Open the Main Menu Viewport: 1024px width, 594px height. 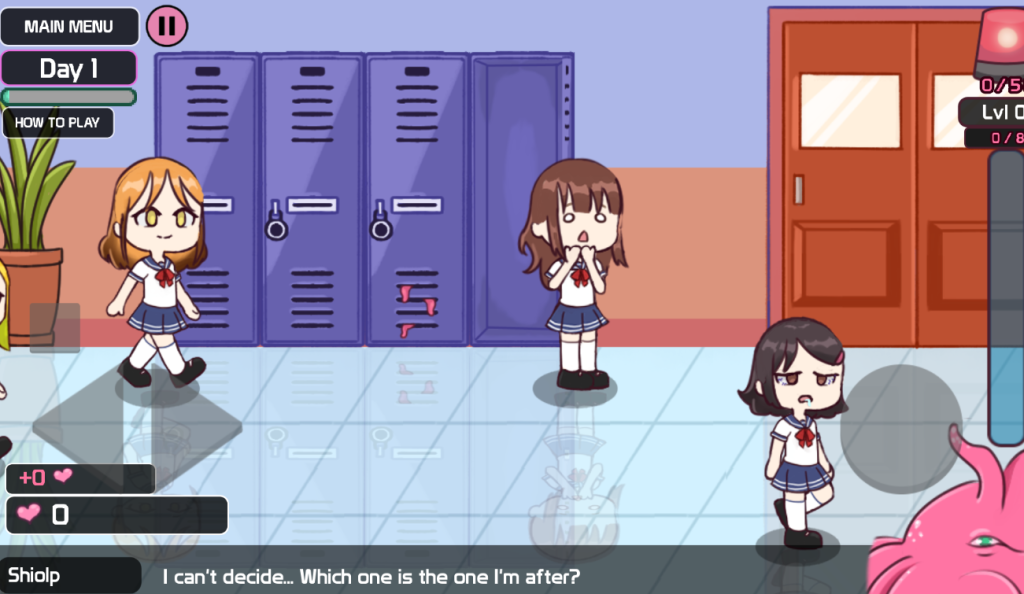[69, 27]
